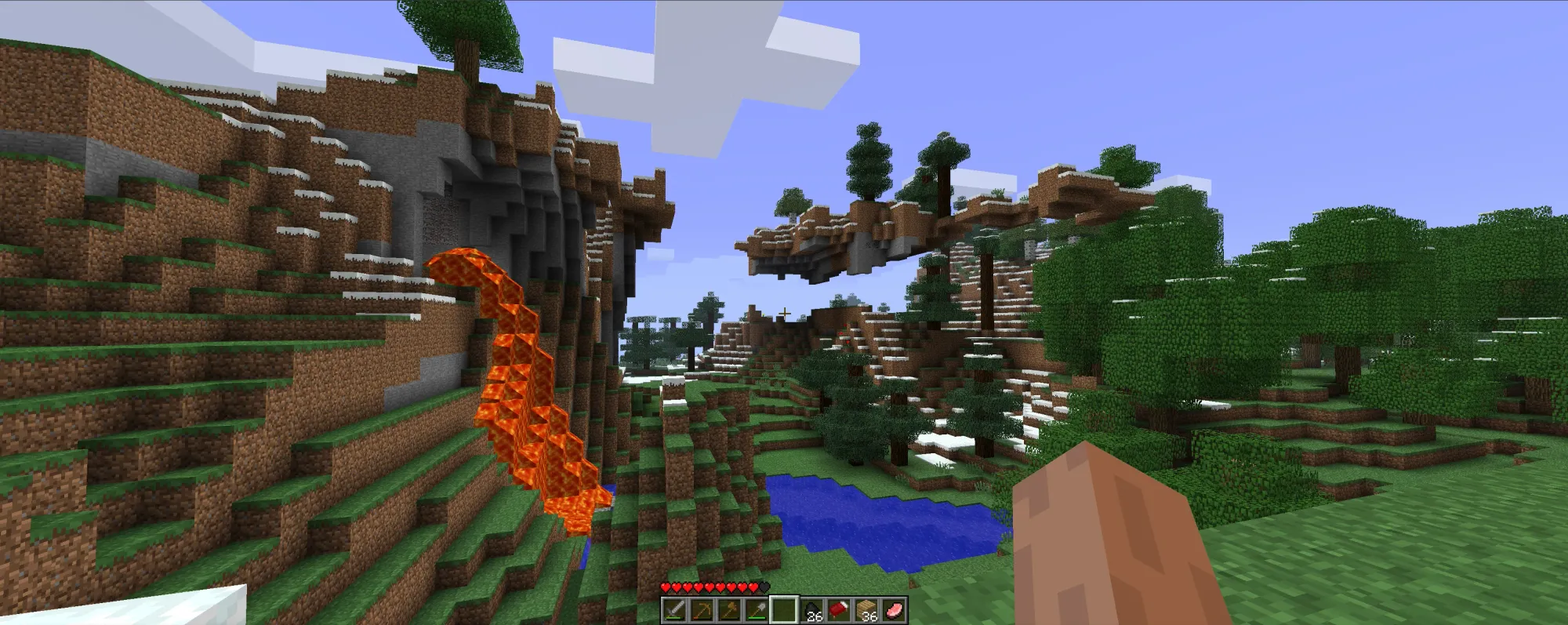Select the raw porkchop in the last slot

pos(895,610)
